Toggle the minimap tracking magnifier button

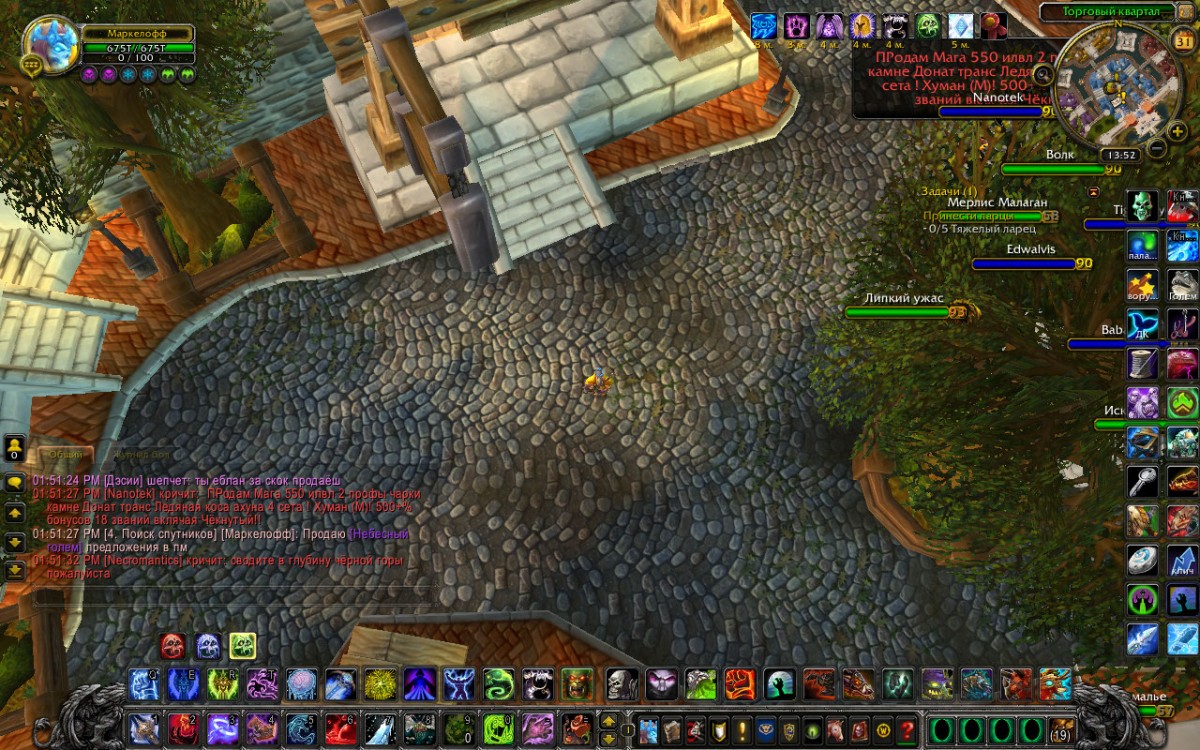[1043, 74]
